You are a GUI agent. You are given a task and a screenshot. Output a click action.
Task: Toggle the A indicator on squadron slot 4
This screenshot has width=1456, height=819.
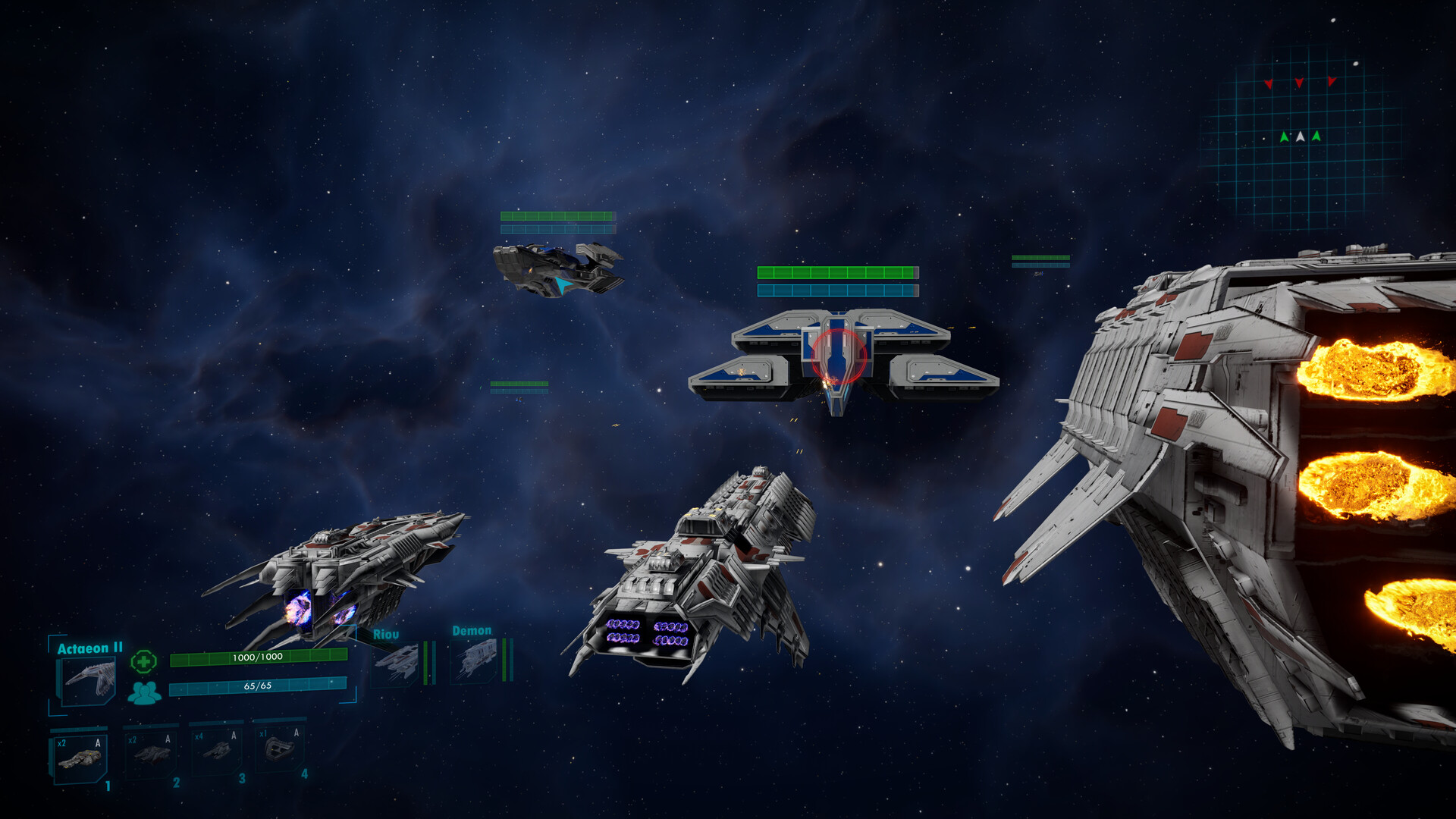[296, 733]
